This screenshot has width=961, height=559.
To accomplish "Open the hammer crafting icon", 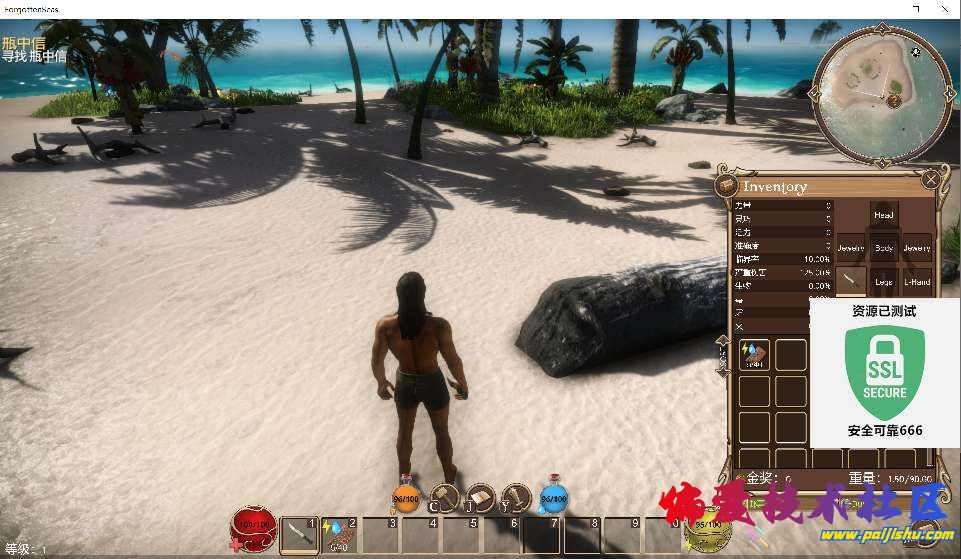I will [444, 496].
